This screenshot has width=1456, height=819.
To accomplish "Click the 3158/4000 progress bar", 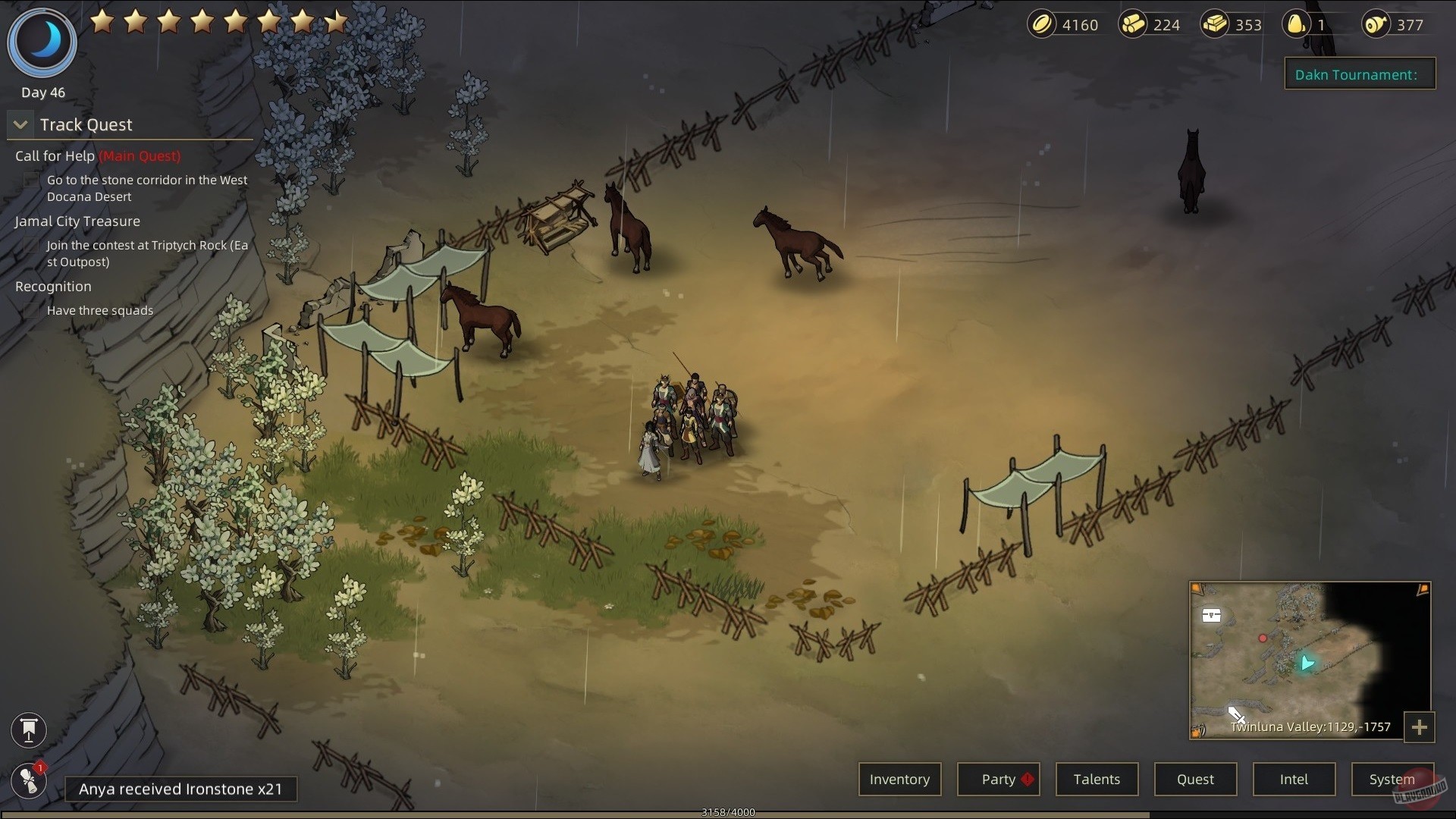I will tap(728, 811).
